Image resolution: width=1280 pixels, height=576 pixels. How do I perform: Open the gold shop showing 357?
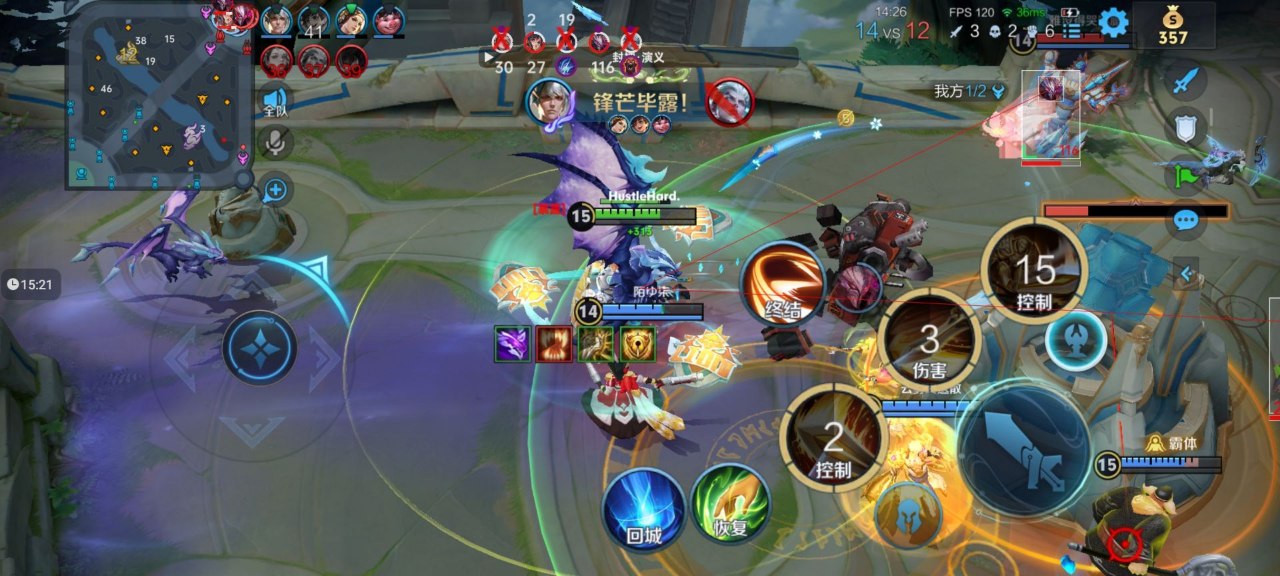pyautogui.click(x=1173, y=26)
